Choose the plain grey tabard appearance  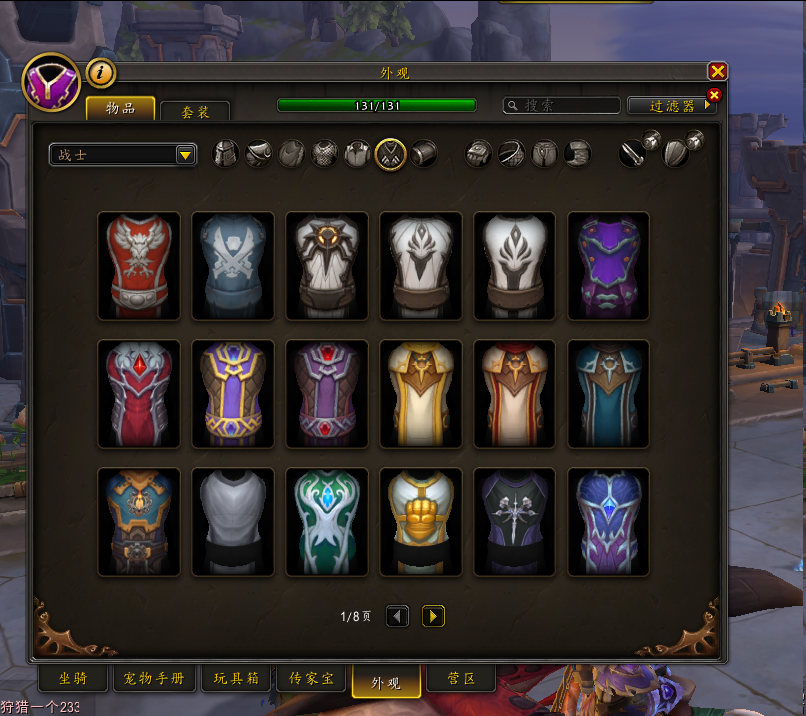tap(233, 522)
